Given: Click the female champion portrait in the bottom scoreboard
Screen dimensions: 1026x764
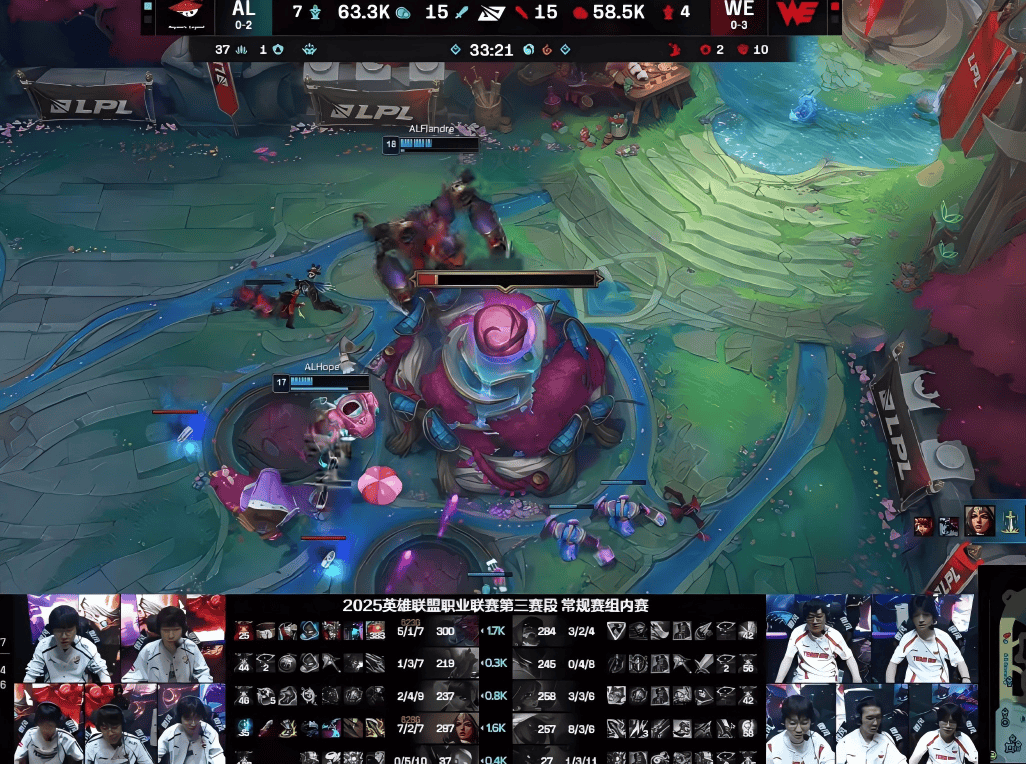Looking at the screenshot, I should pos(462,728).
